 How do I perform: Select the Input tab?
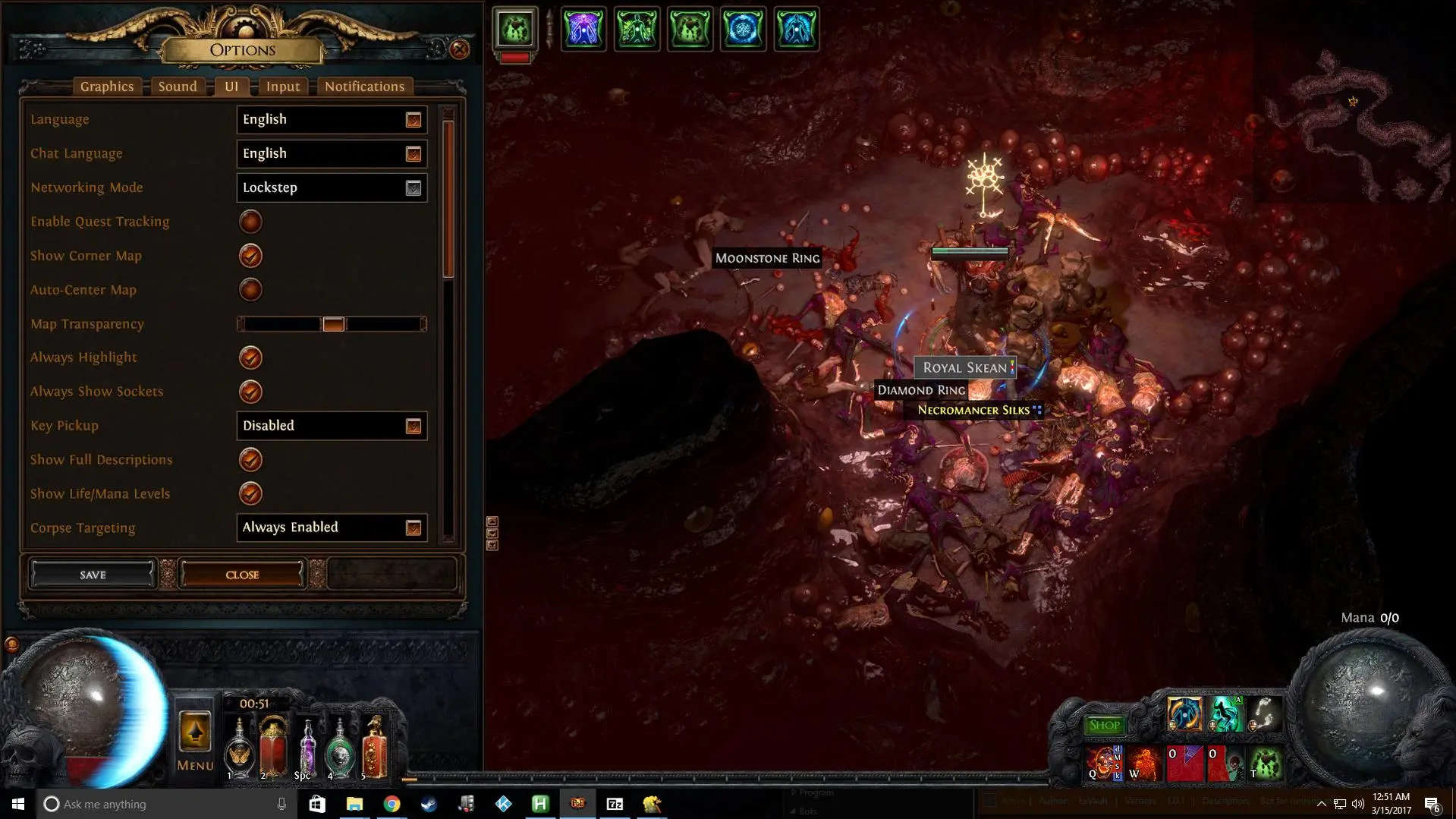pyautogui.click(x=283, y=87)
